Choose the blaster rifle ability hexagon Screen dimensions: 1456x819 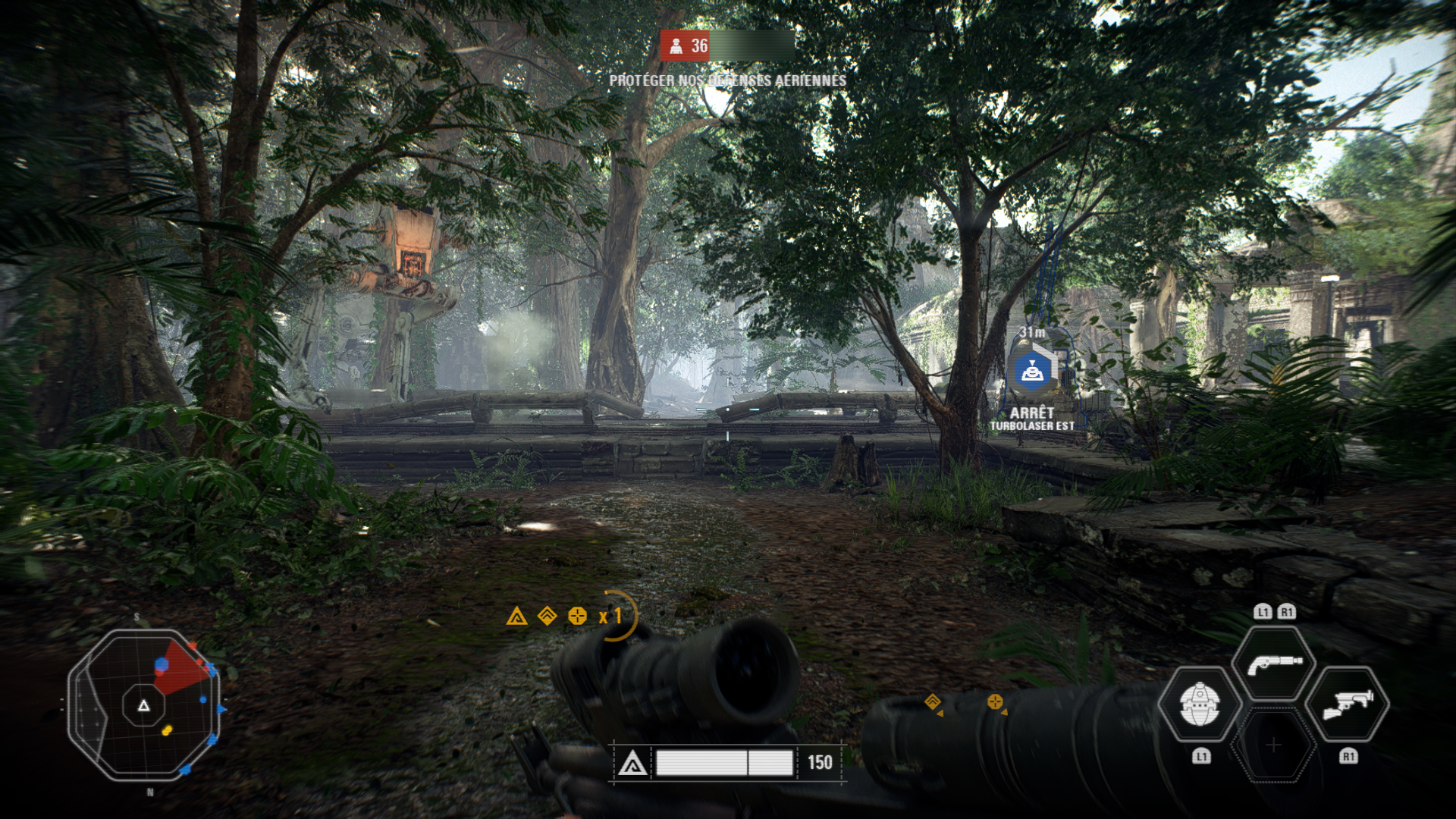pyautogui.click(x=1348, y=704)
